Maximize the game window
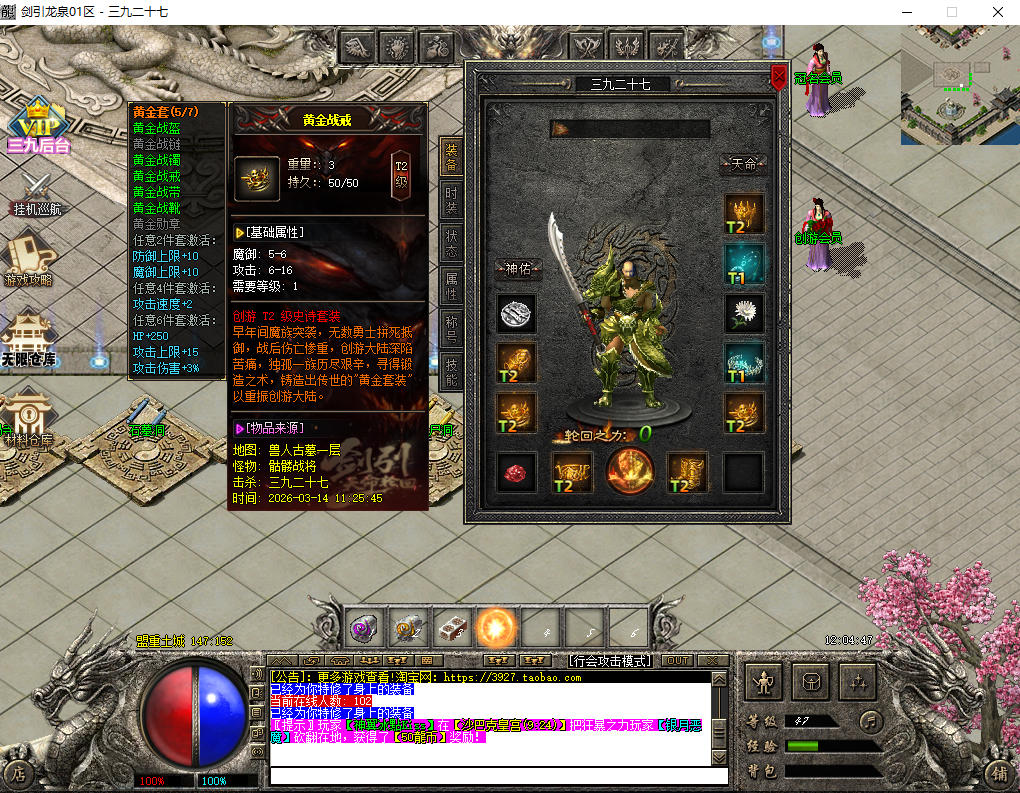The height and width of the screenshot is (793, 1020). tap(951, 12)
